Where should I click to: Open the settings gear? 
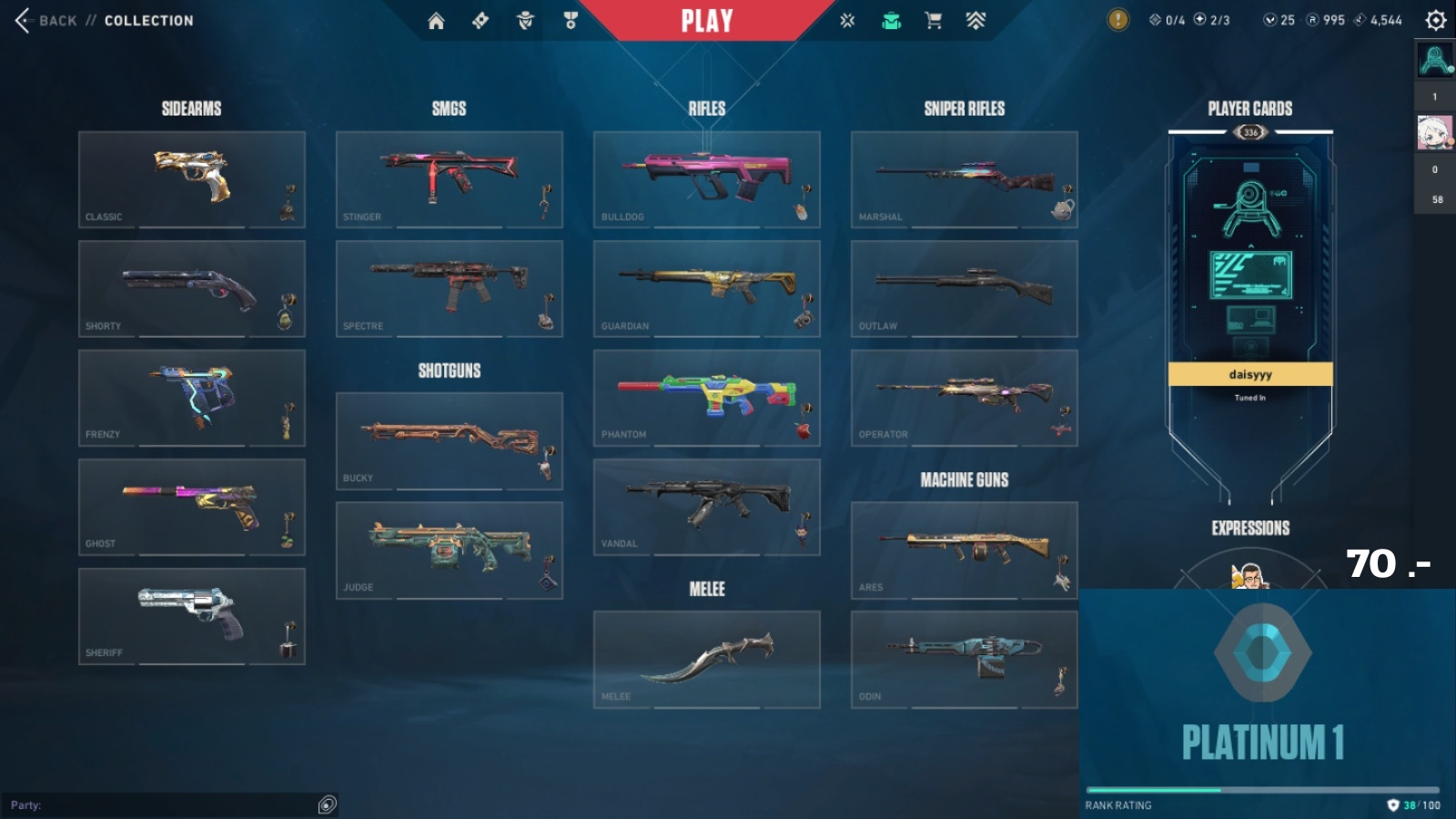1435,20
